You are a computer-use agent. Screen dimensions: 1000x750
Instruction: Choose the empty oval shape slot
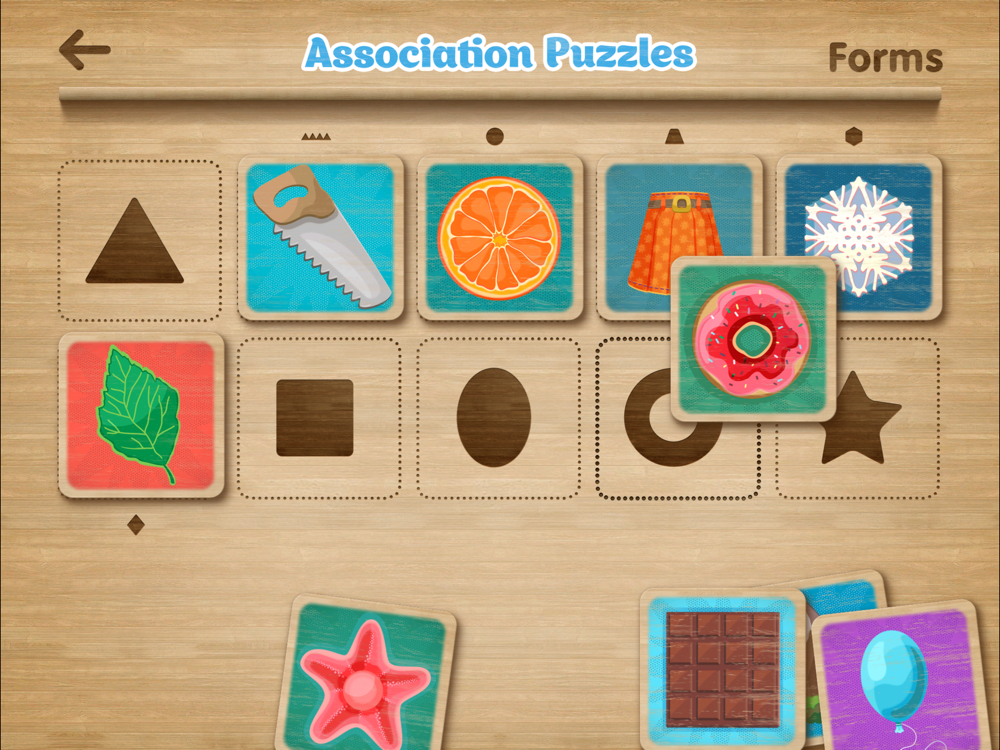pos(494,418)
